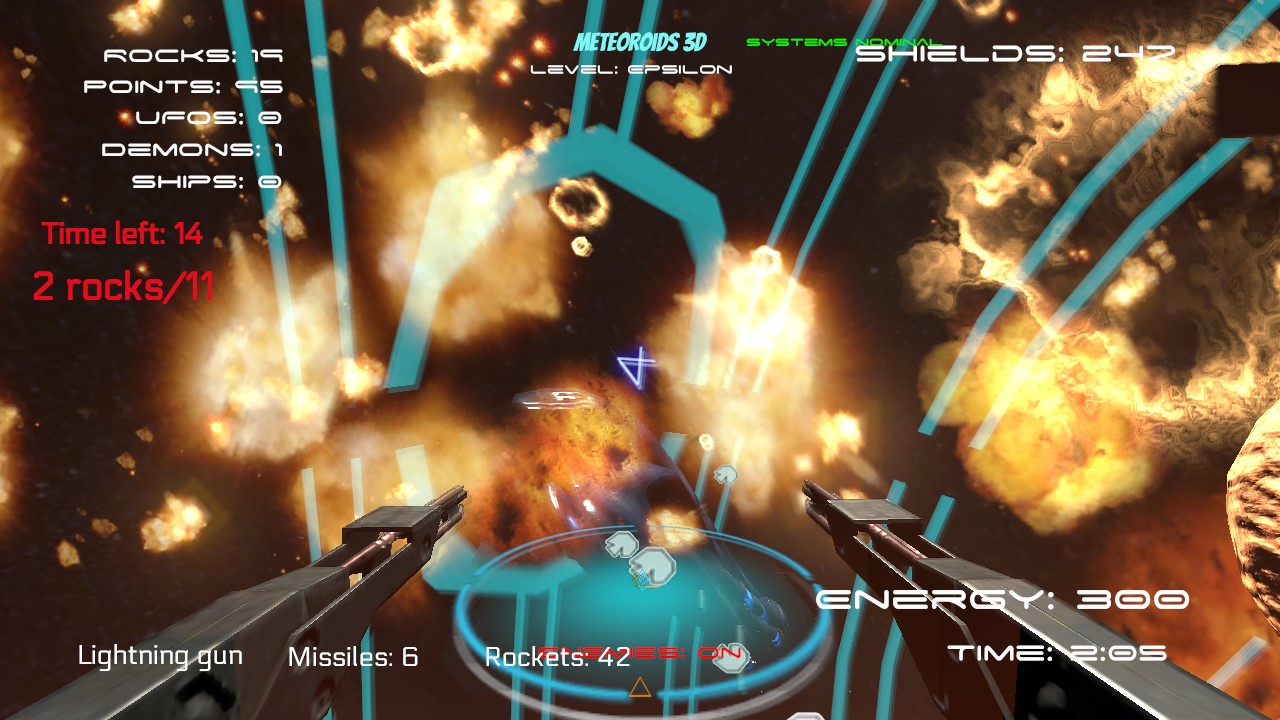Click the Rockets: 42 ammo counter

[x=557, y=659]
